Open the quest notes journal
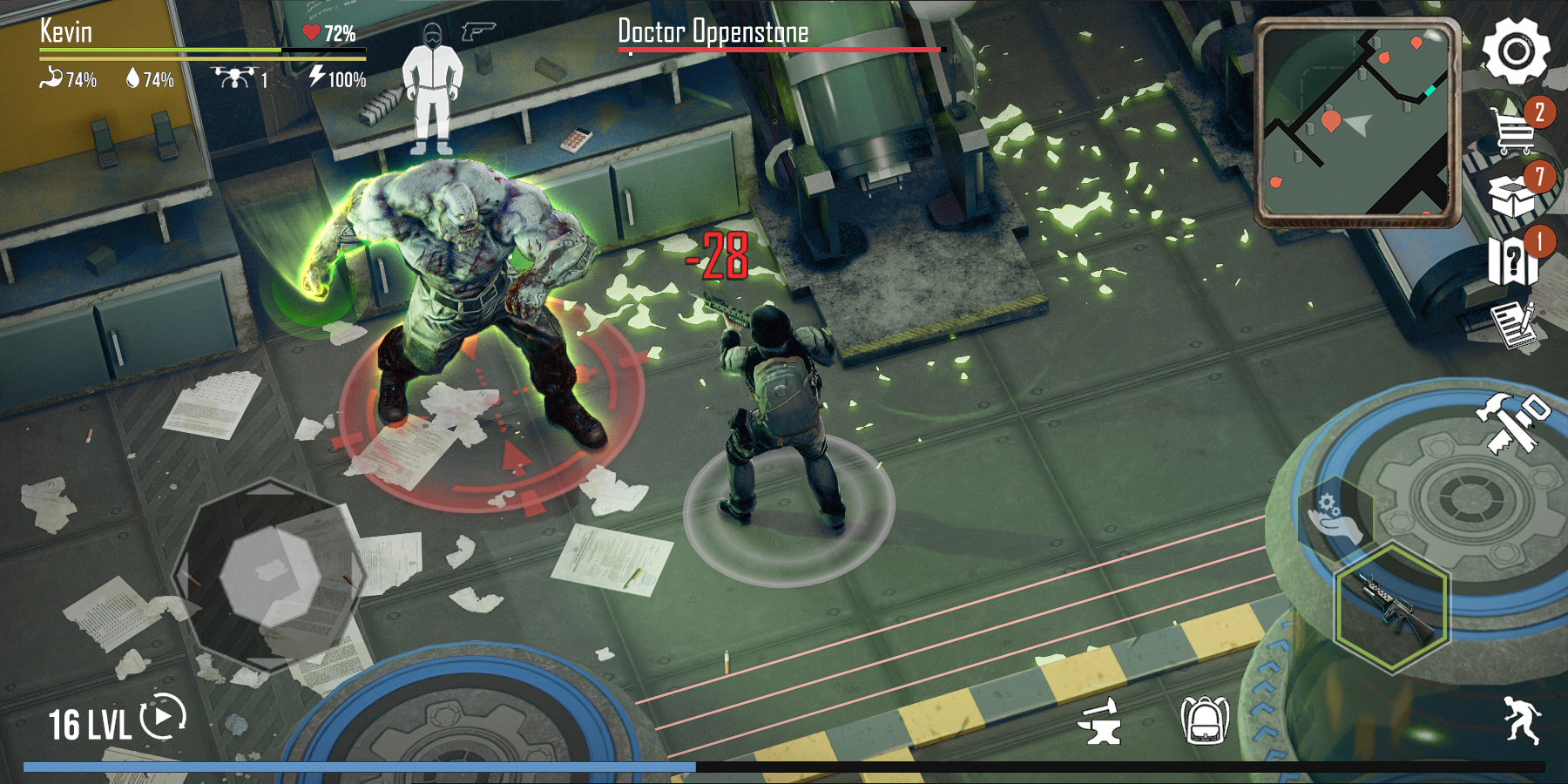This screenshot has height=784, width=1568. pyautogui.click(x=1512, y=323)
